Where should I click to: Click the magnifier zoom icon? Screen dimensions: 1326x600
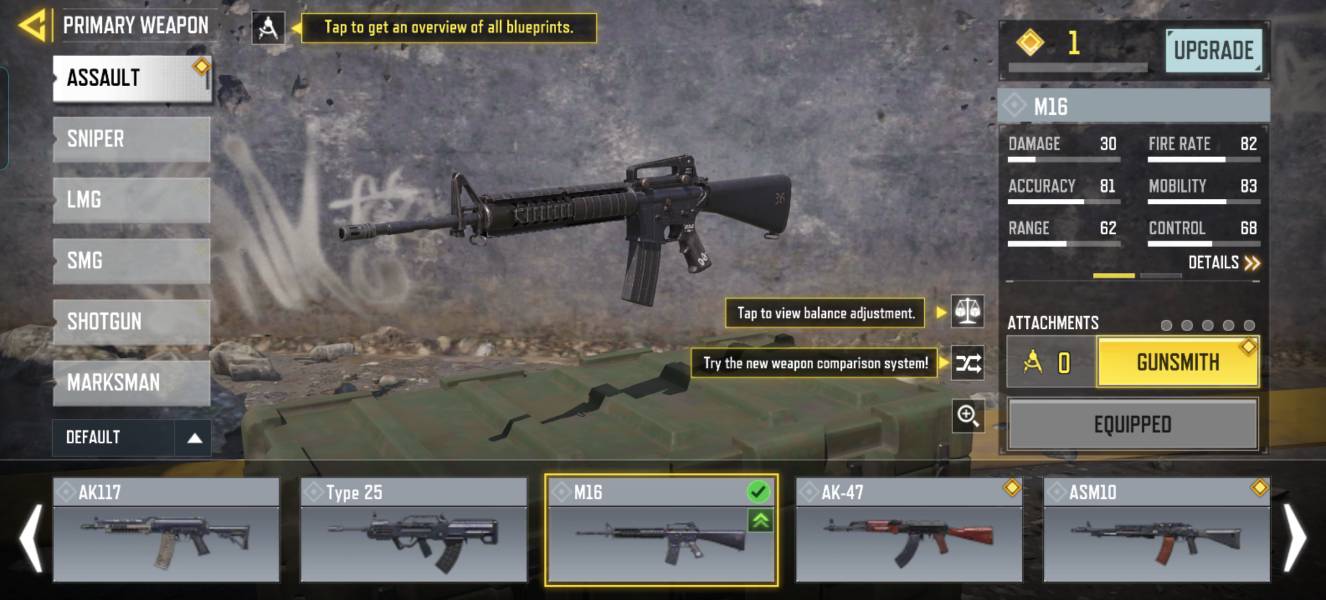[967, 416]
